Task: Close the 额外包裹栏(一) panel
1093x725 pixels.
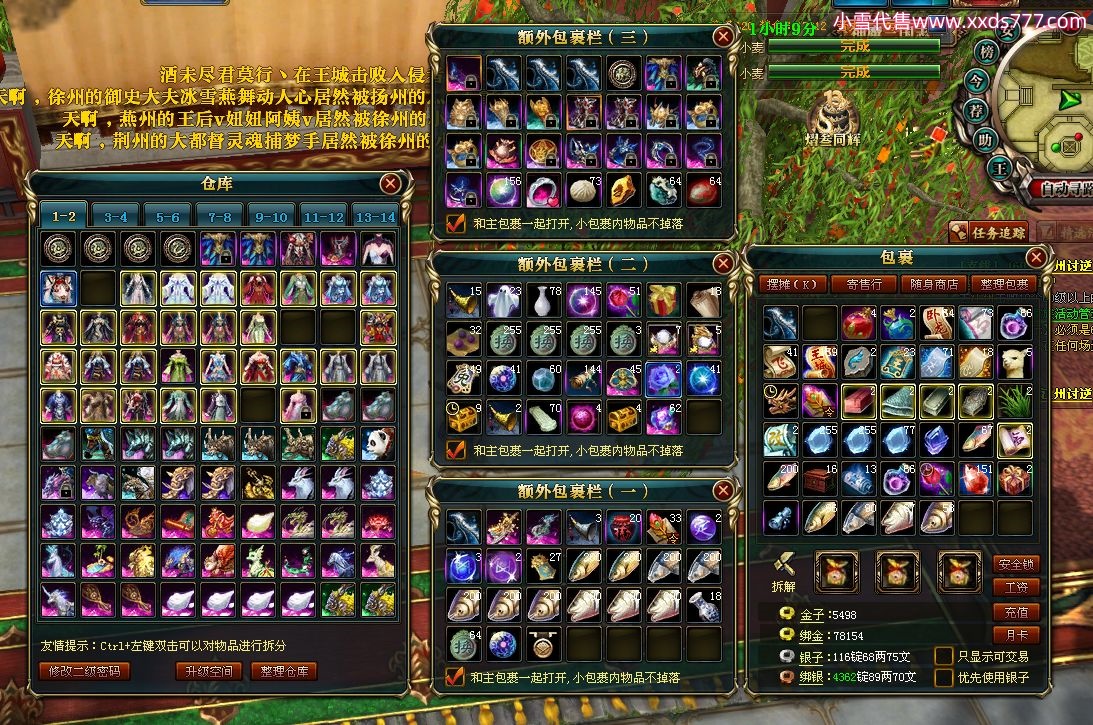Action: pos(723,491)
